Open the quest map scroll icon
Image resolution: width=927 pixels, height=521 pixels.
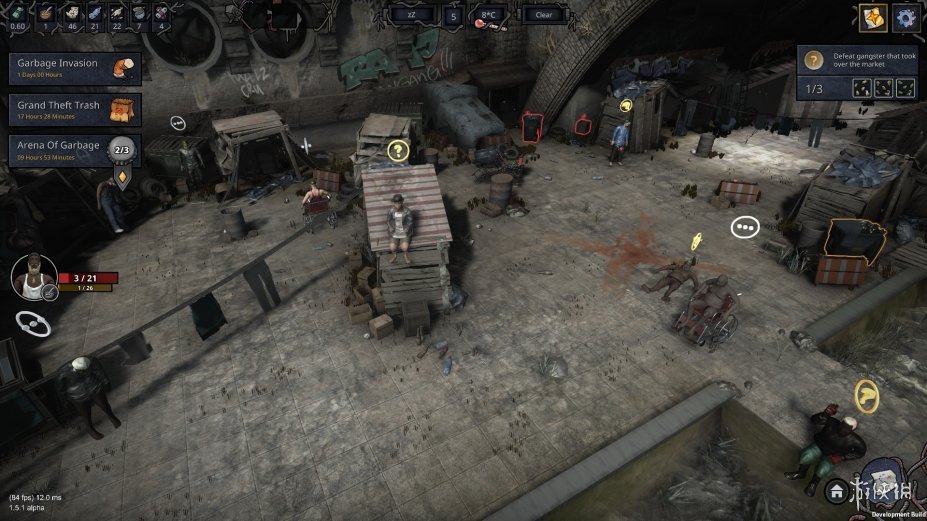point(872,17)
